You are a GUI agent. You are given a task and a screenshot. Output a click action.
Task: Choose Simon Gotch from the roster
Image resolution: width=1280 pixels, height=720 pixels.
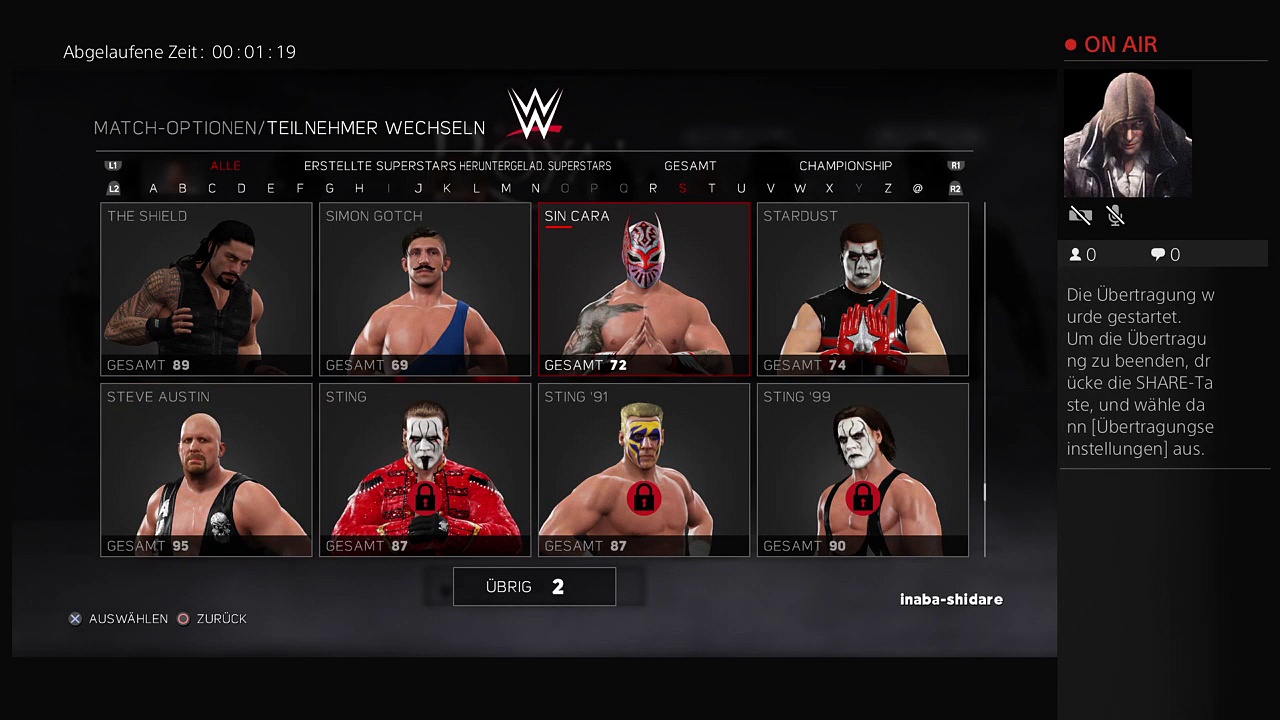point(425,289)
